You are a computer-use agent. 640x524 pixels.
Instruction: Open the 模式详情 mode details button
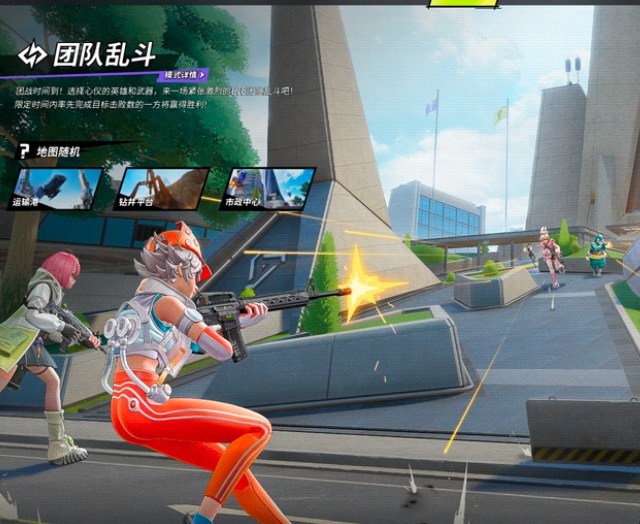[185, 75]
